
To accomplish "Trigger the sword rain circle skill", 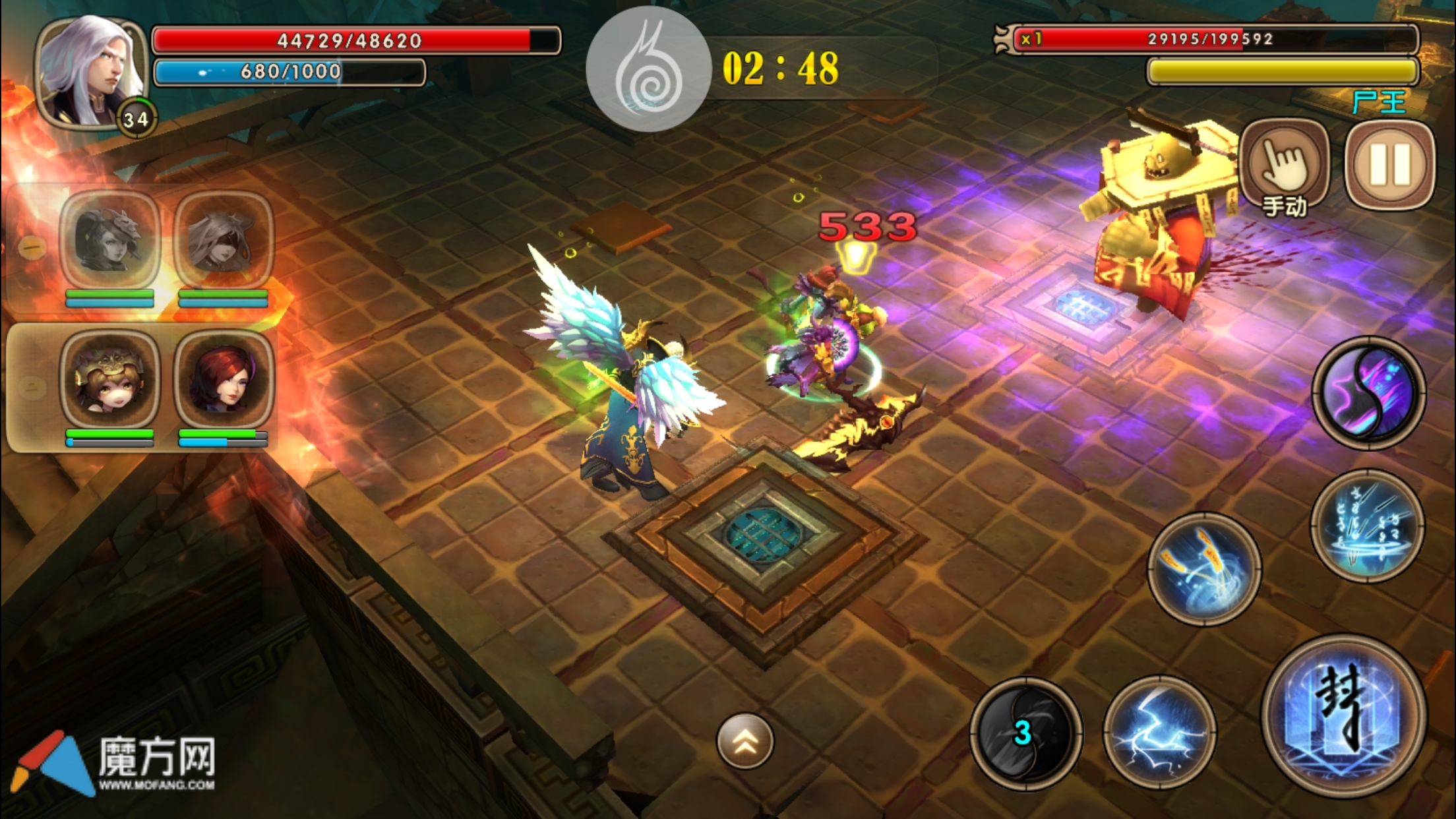I will click(x=1368, y=526).
